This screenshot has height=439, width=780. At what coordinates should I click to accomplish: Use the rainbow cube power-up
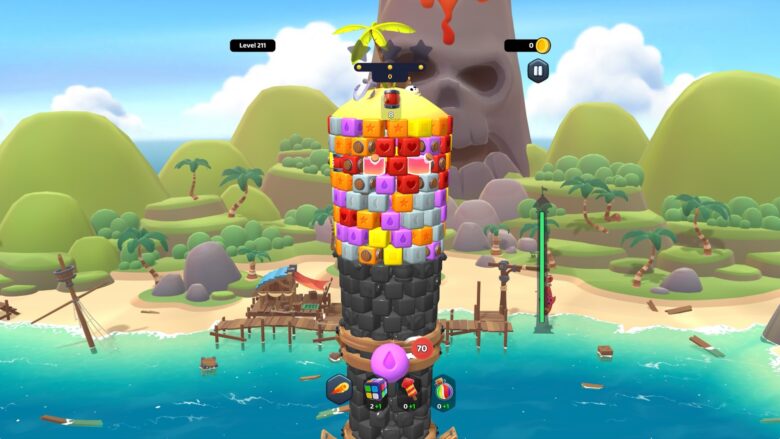point(375,389)
